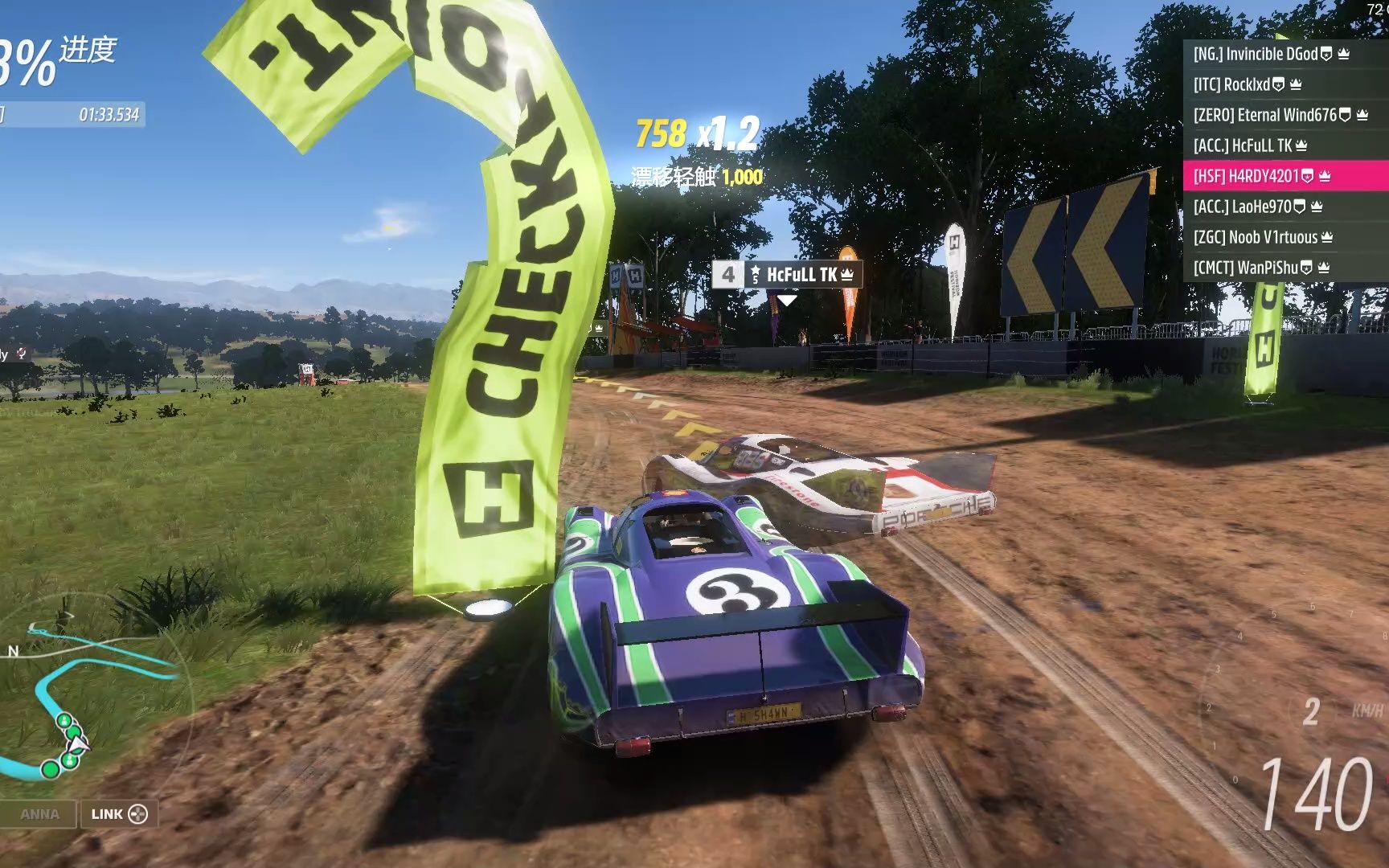
Task: Select Eternal Wind676 in the standings
Action: tap(1280, 115)
